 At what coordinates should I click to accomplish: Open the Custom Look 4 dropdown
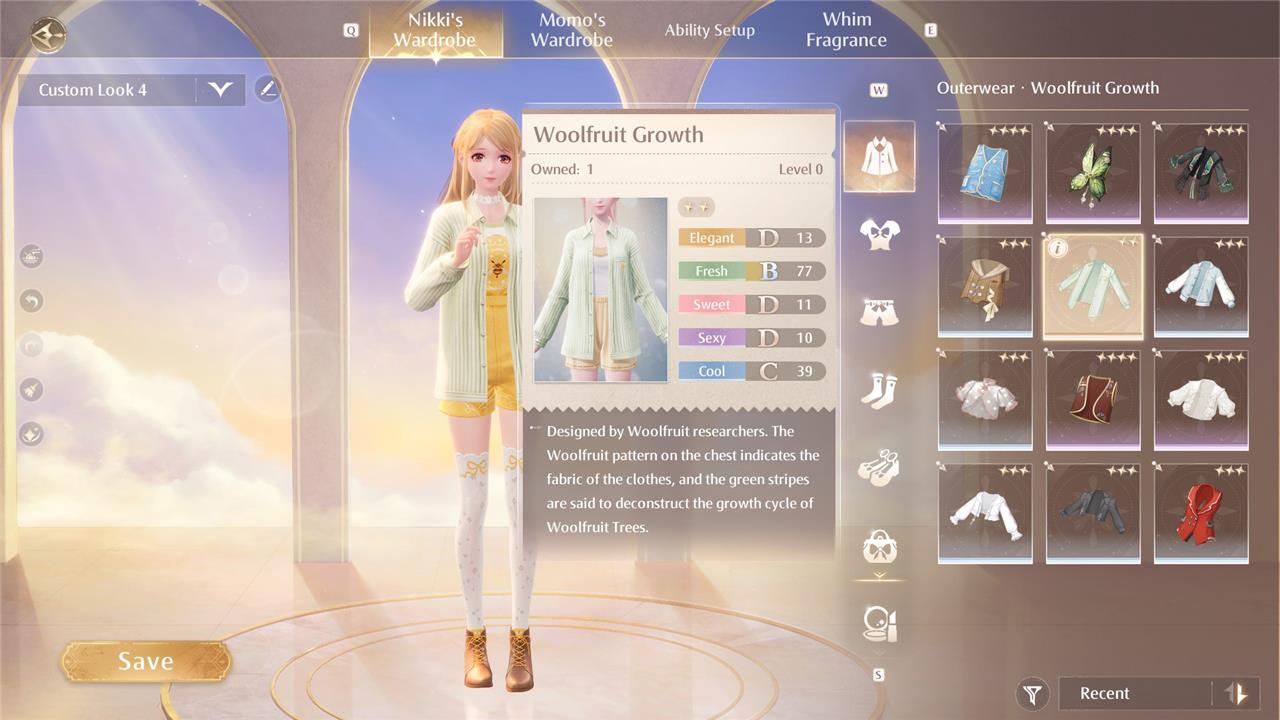220,90
